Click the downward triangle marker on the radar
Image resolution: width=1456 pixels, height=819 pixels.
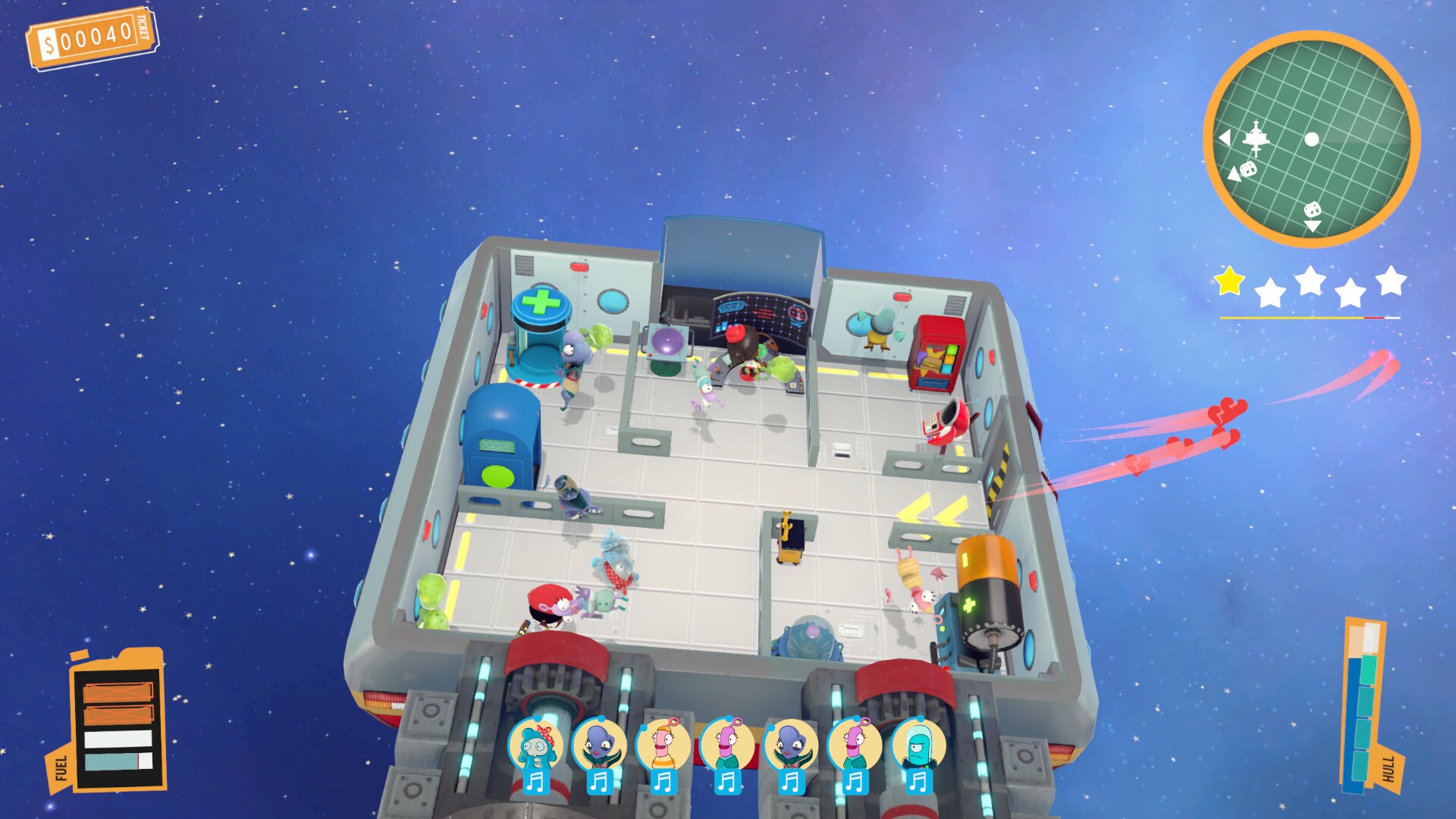click(x=1313, y=225)
